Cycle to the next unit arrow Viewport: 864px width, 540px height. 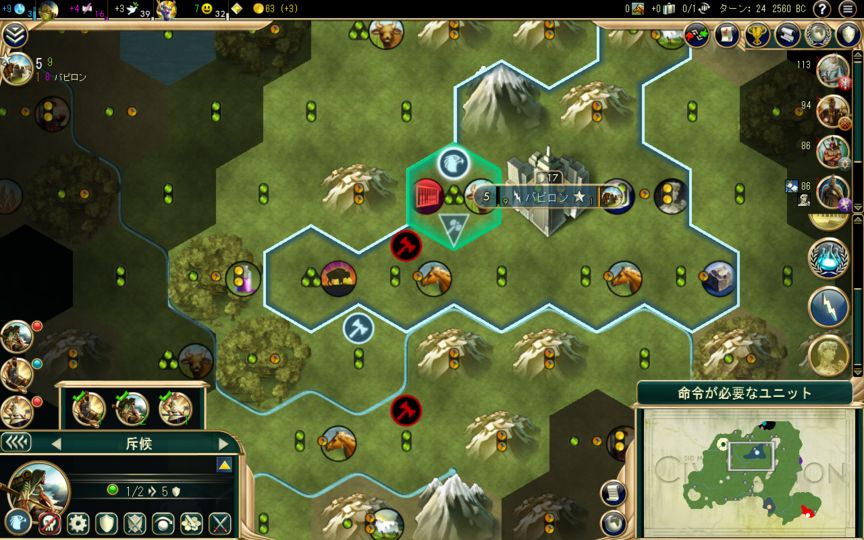[223, 443]
